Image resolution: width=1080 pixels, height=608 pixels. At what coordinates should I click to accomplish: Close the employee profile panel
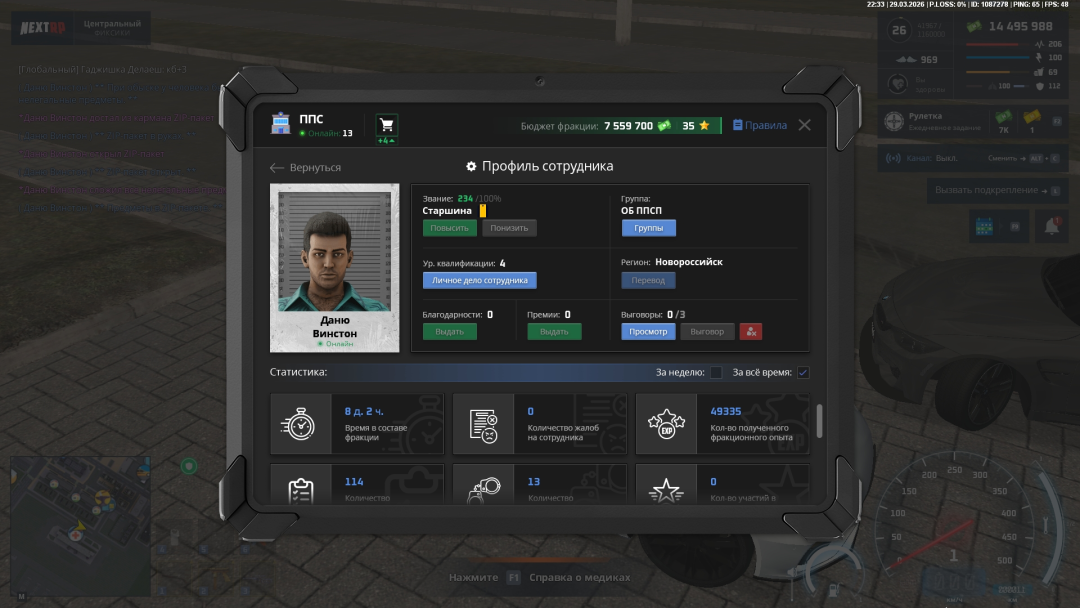[x=804, y=125]
